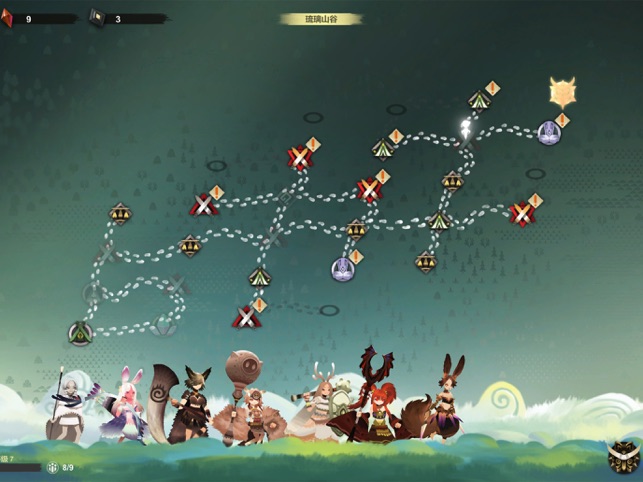
Task: Click the green circular camp node
Action: click(x=79, y=333)
